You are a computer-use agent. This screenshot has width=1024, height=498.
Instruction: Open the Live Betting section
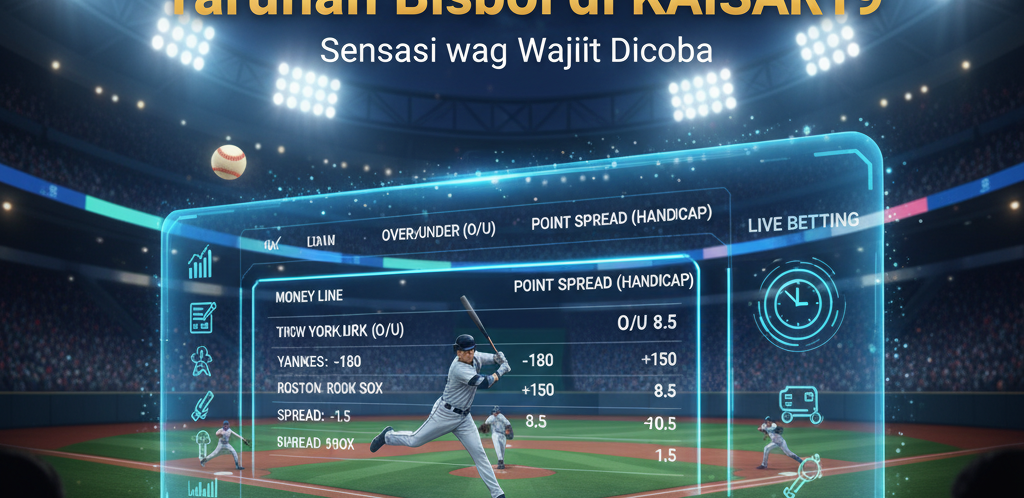click(x=803, y=223)
